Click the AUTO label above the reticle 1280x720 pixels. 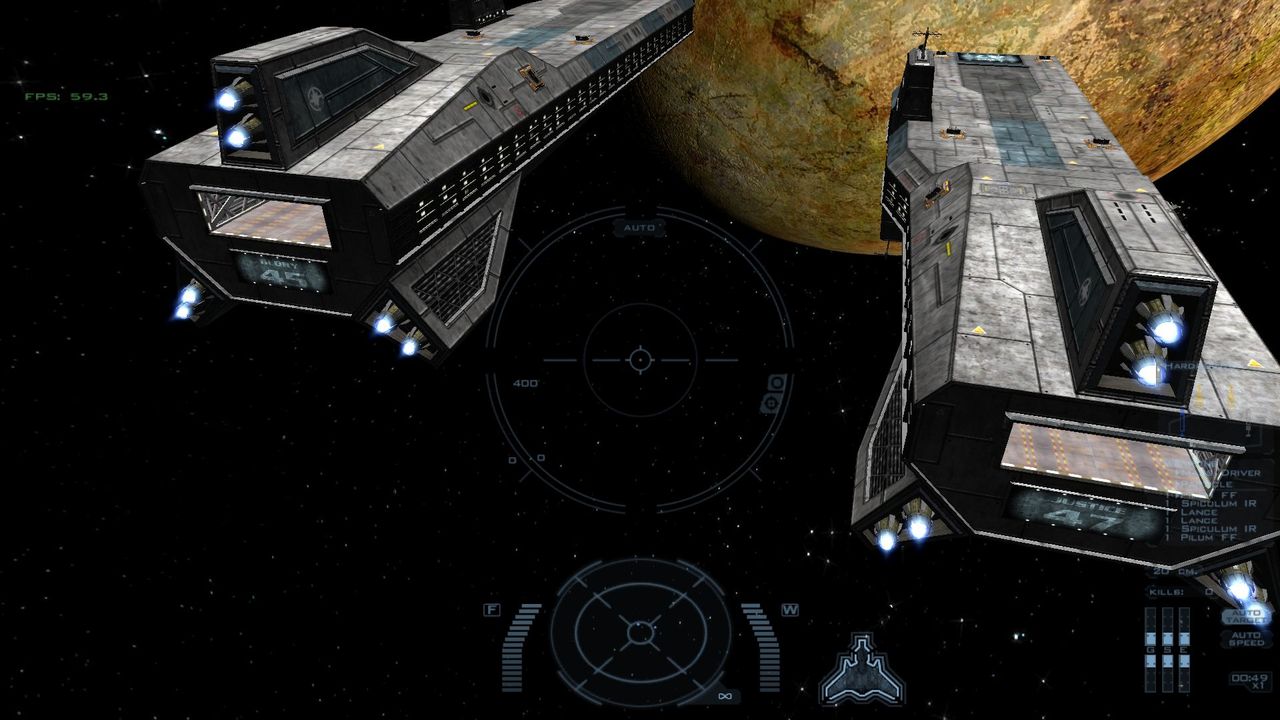639,228
